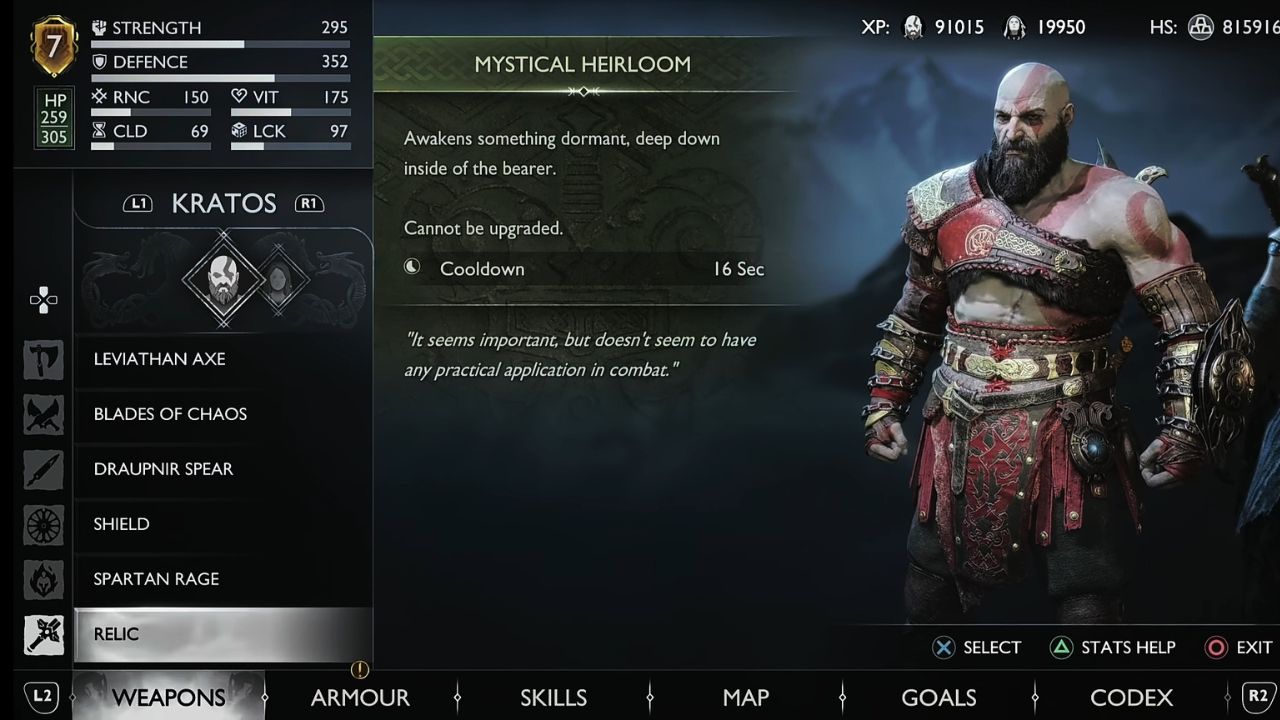Open the Codex tab
This screenshot has height=720, width=1280.
point(1131,697)
